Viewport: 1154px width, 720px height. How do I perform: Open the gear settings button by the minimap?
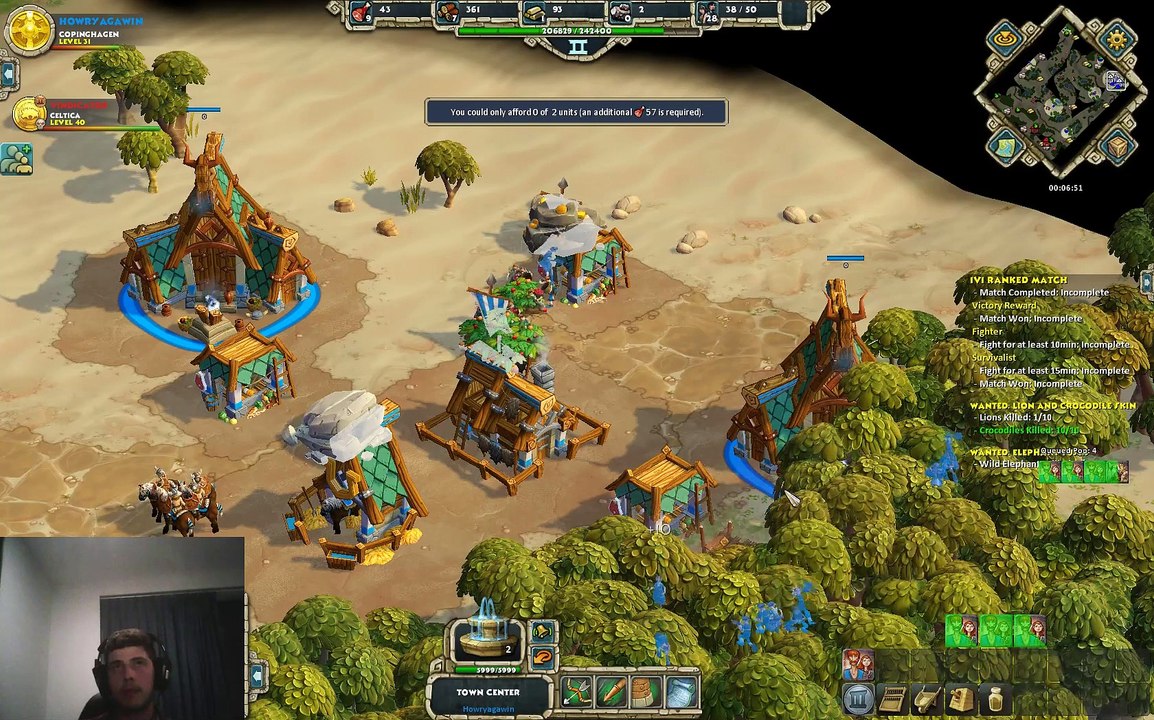(1116, 41)
